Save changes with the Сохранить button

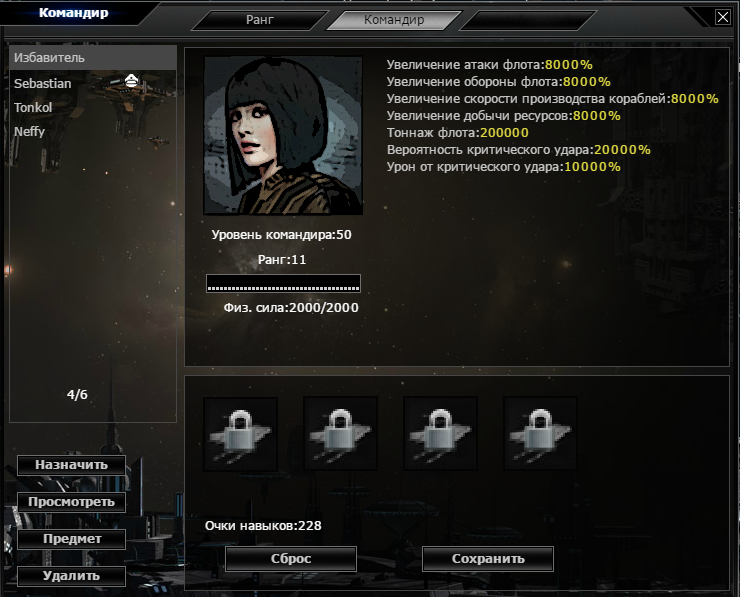coord(488,559)
